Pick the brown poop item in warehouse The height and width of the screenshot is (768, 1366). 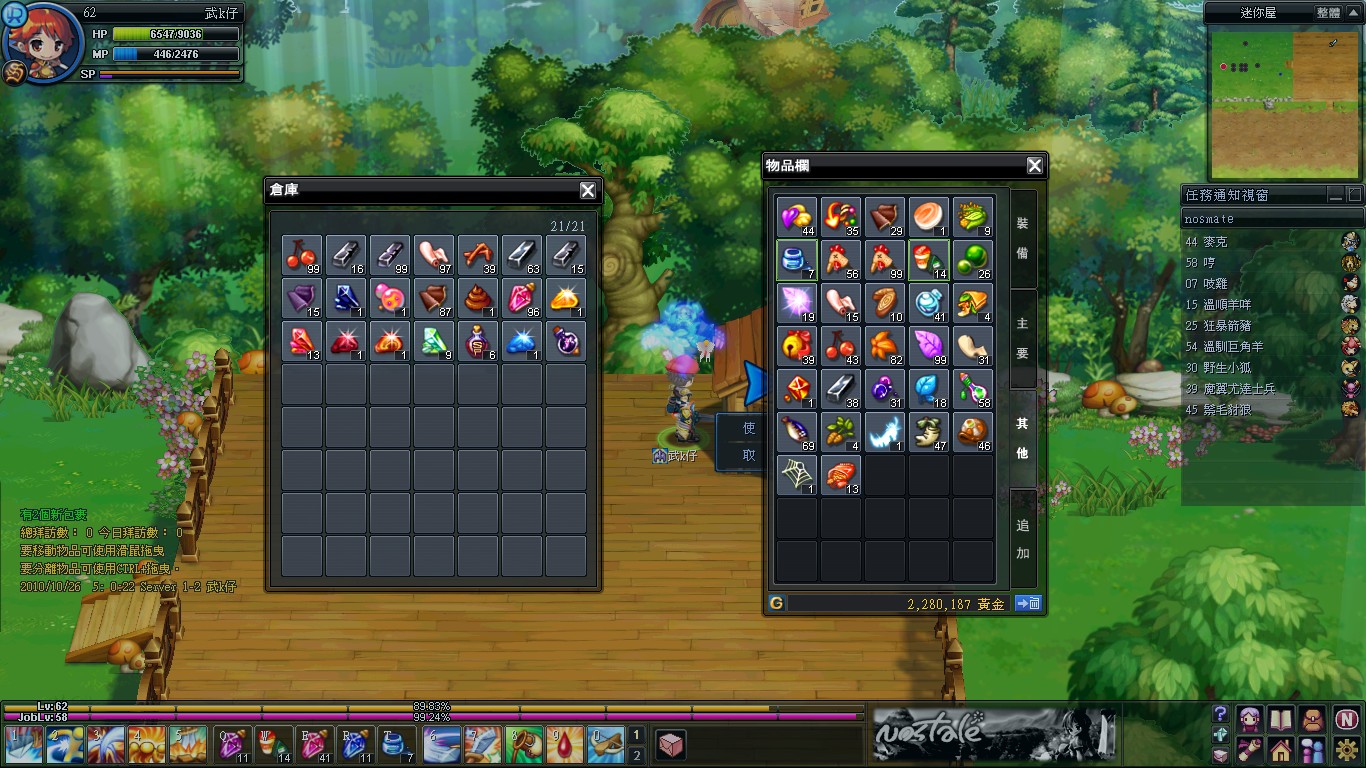[478, 299]
